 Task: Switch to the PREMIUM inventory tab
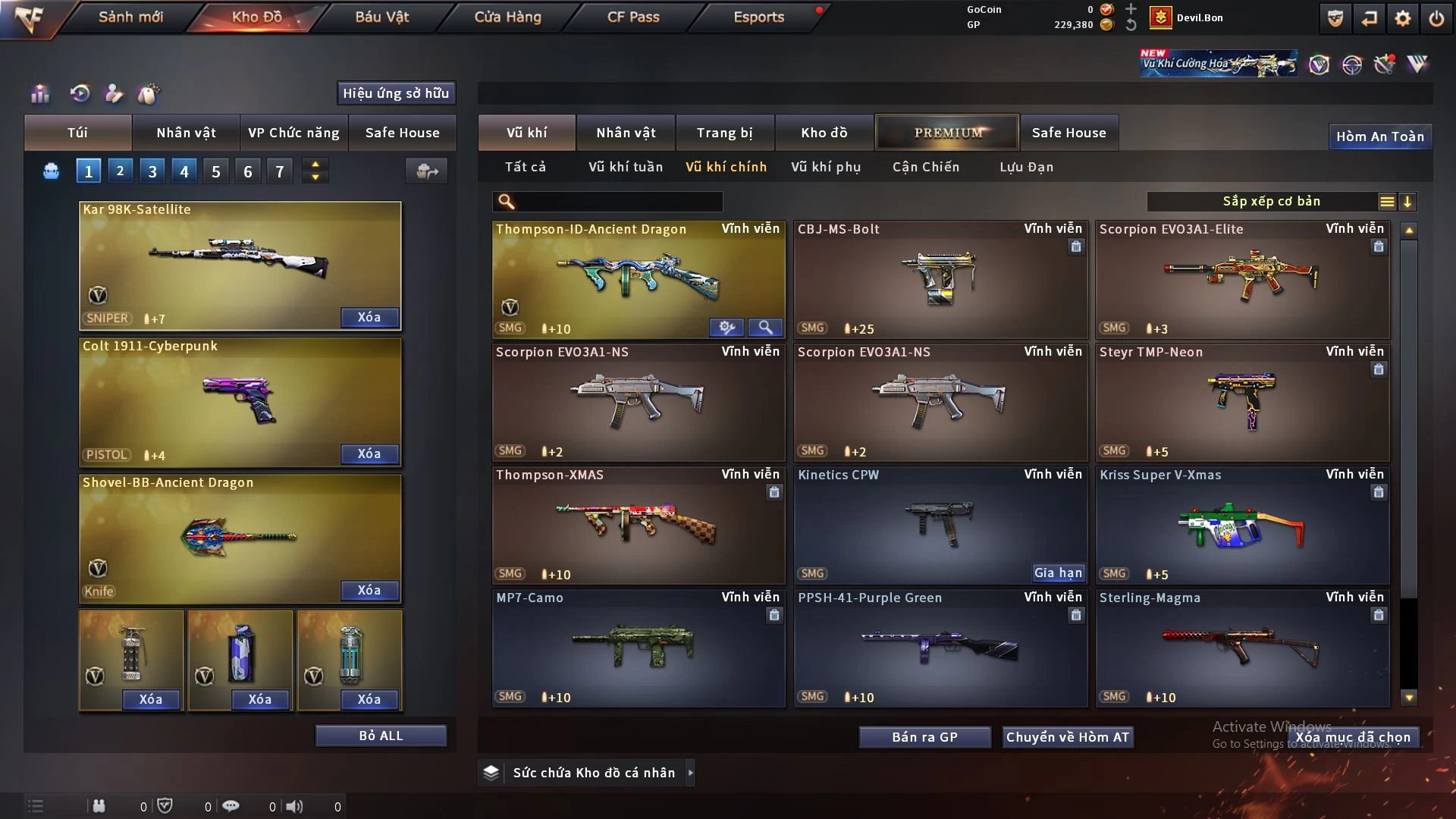tap(947, 133)
